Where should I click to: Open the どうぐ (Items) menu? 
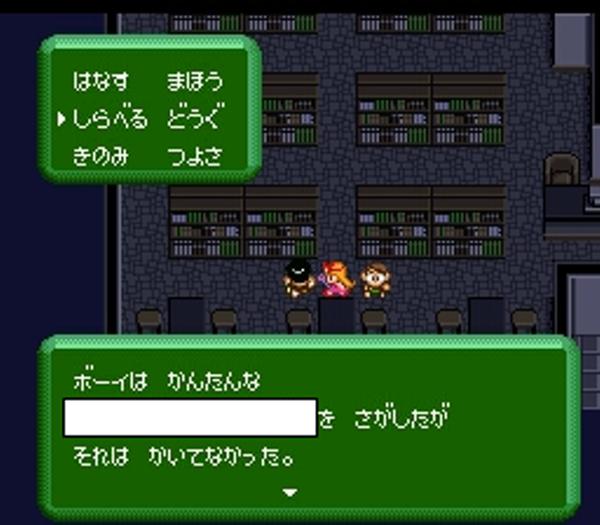194,120
